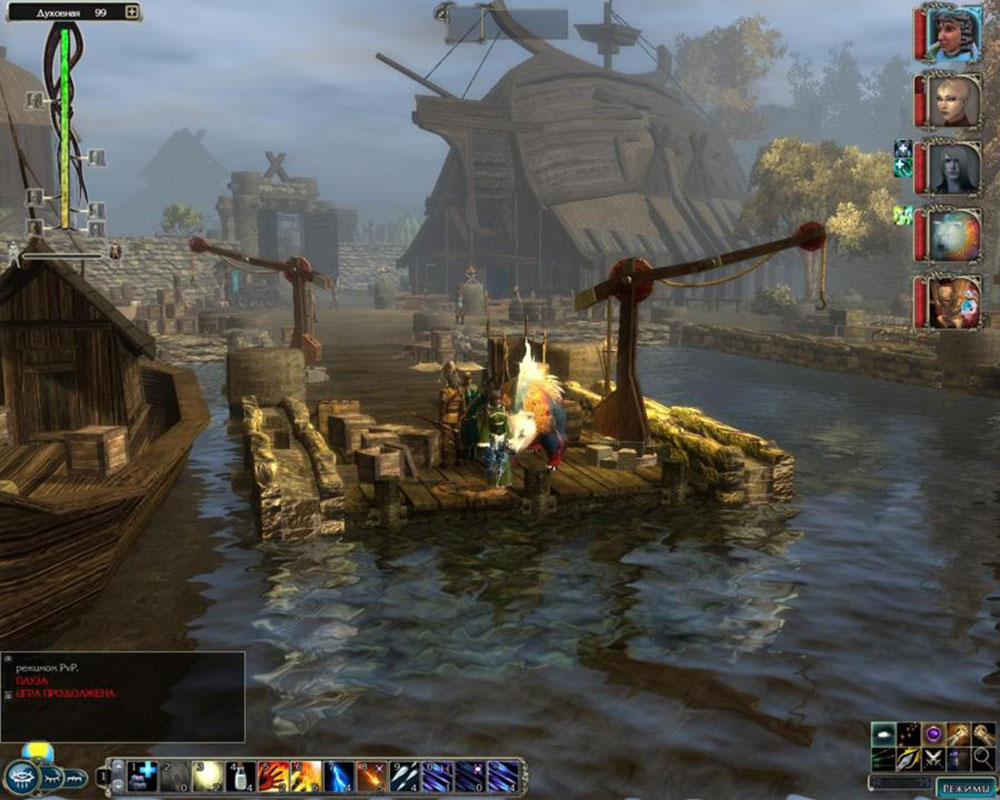Select the purple orb mode icon
This screenshot has height=800, width=1000.
[x=934, y=734]
